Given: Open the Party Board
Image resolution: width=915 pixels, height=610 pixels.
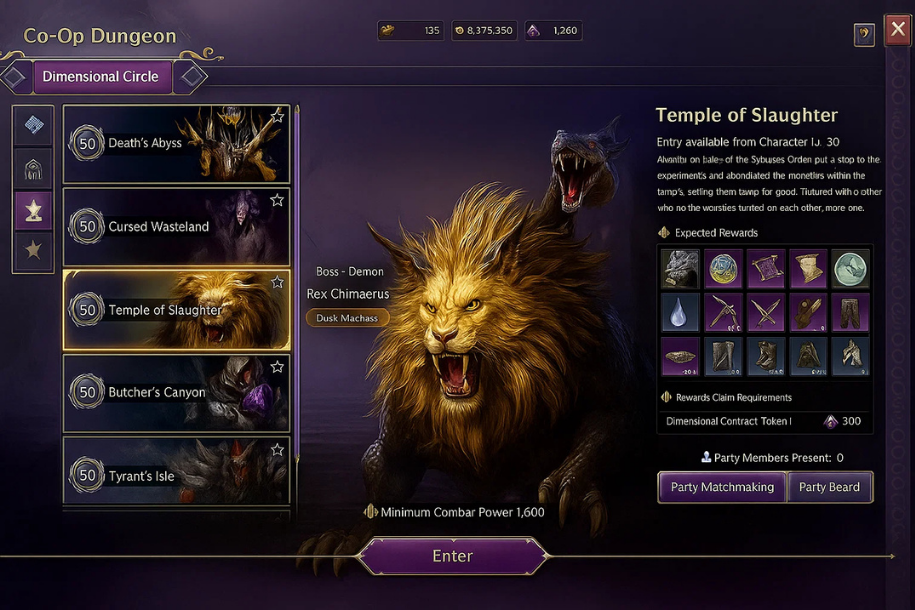Looking at the screenshot, I should coord(829,487).
